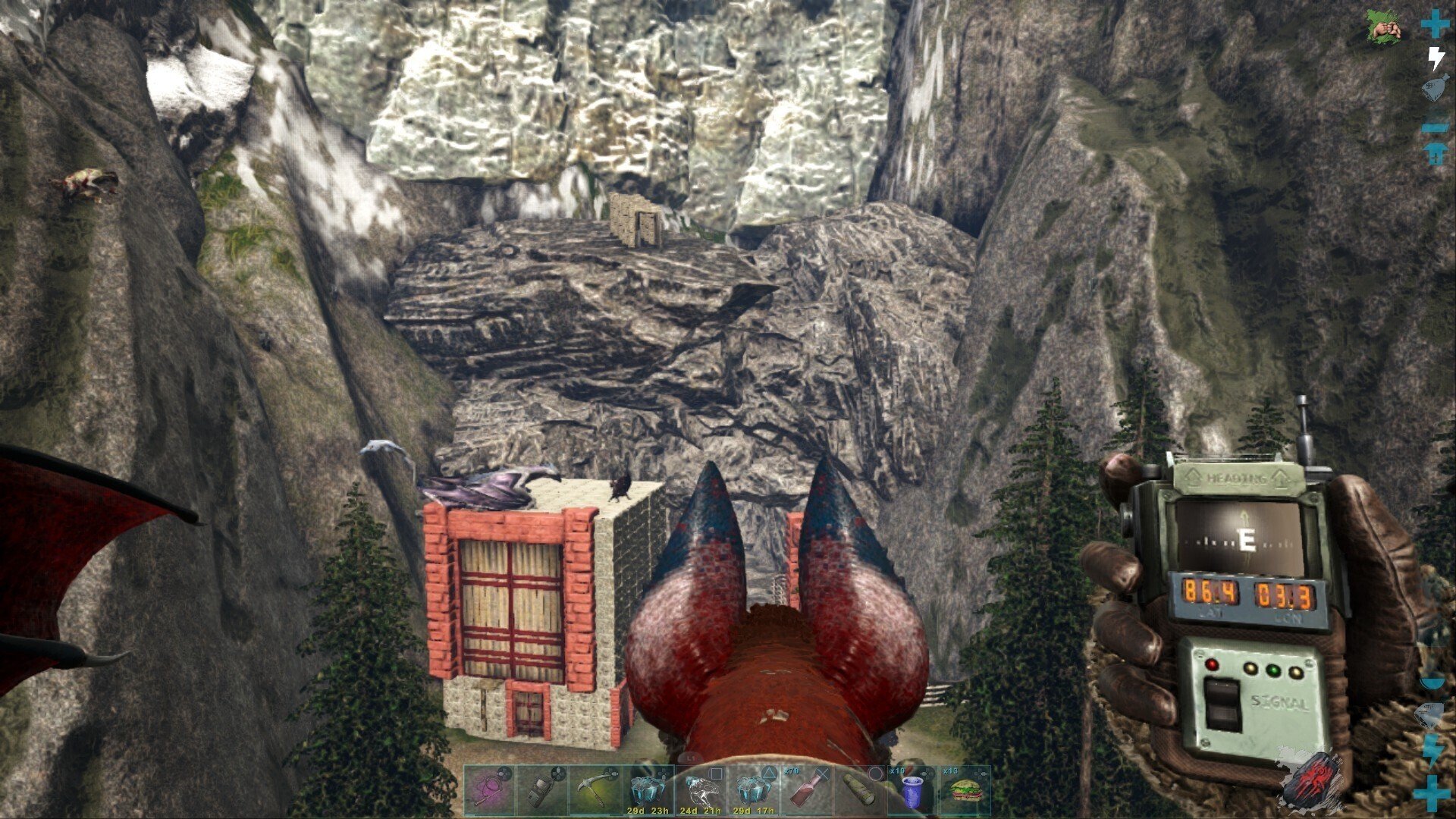Click the 24d 21h timer label
Screen dimensions: 1456x819
(x=701, y=810)
